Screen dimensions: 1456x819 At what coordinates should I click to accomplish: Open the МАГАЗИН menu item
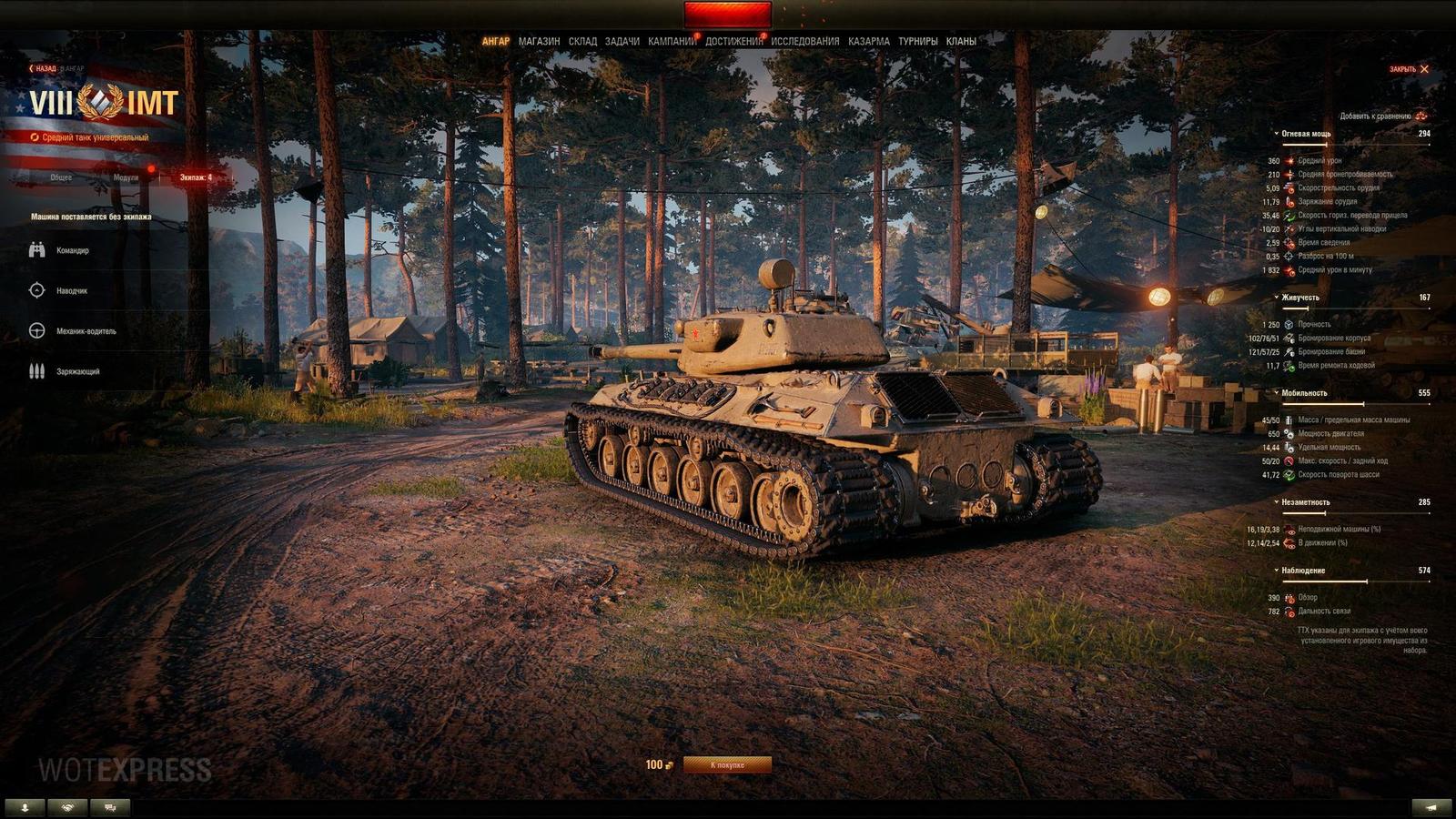[x=540, y=41]
